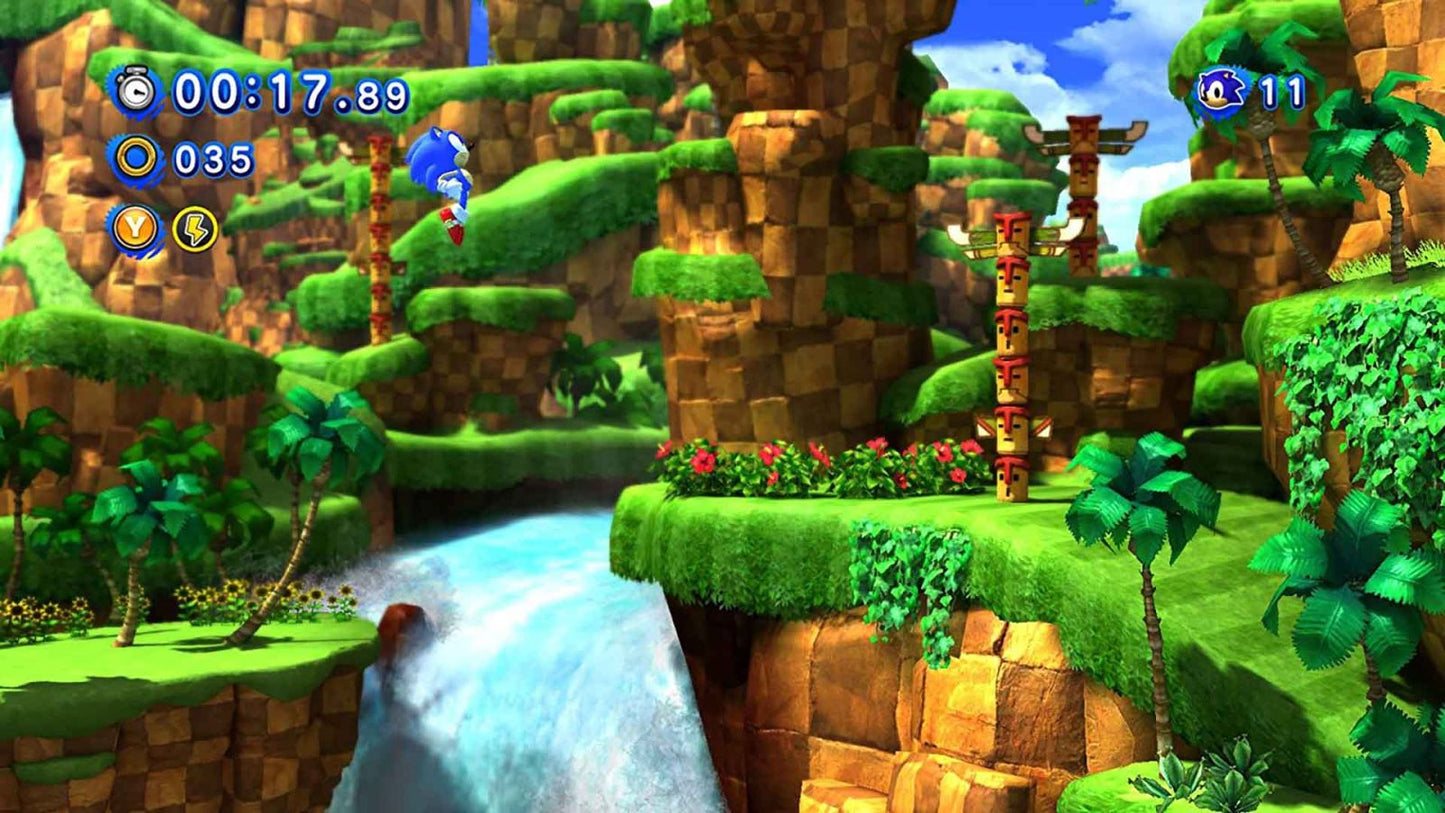Expand the tall totem pole near center
Image resolution: width=1445 pixels, height=813 pixels.
(1010, 360)
